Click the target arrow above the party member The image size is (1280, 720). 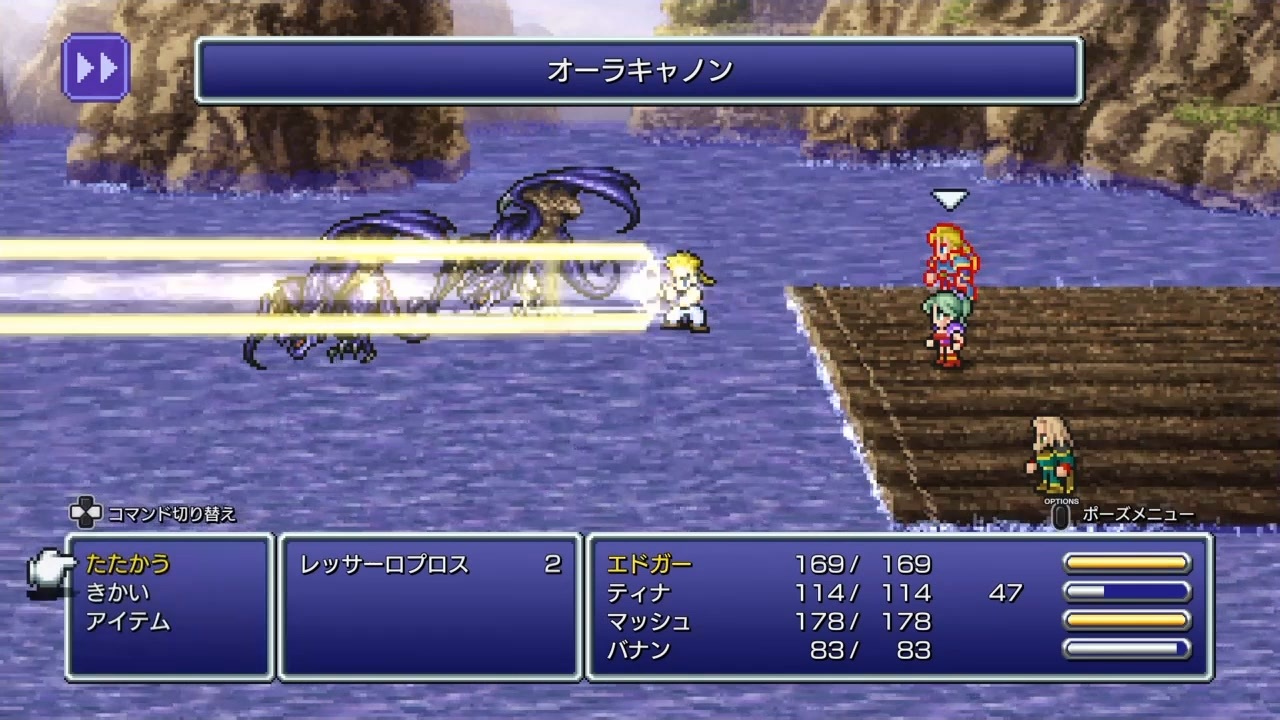click(x=949, y=198)
